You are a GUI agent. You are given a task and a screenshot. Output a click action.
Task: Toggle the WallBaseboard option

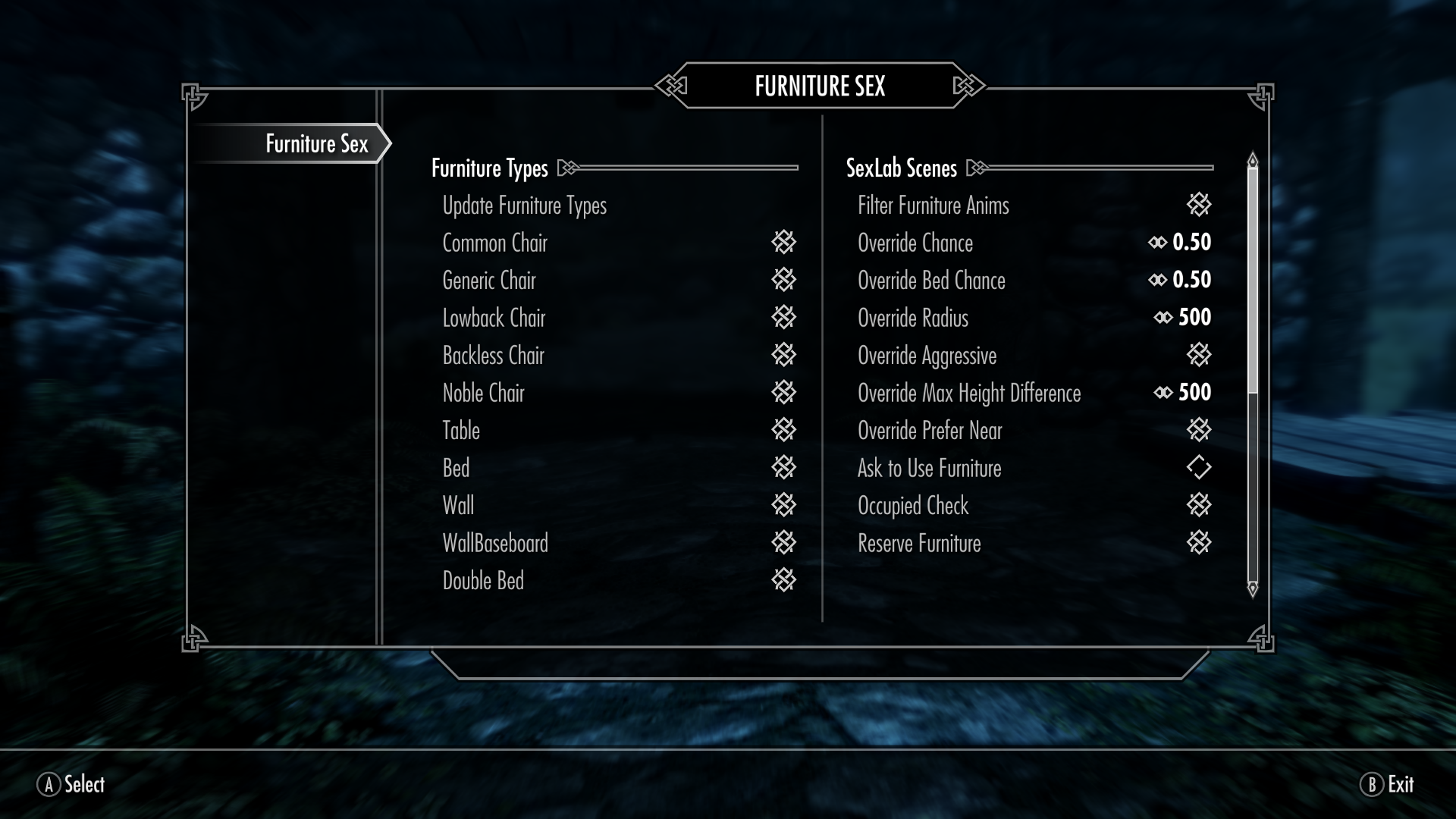(x=783, y=542)
